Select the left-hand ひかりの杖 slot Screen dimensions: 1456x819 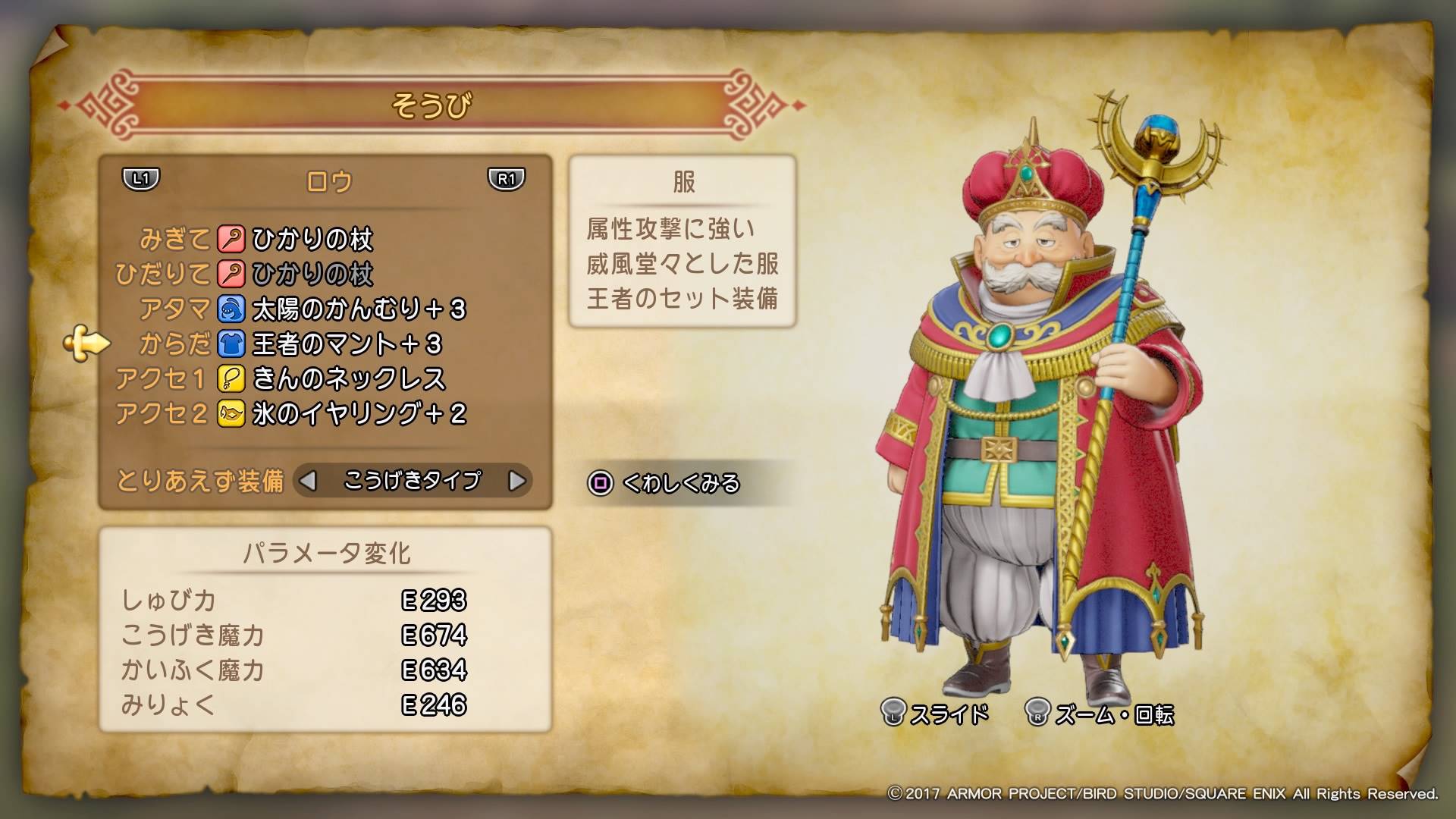tap(312, 275)
